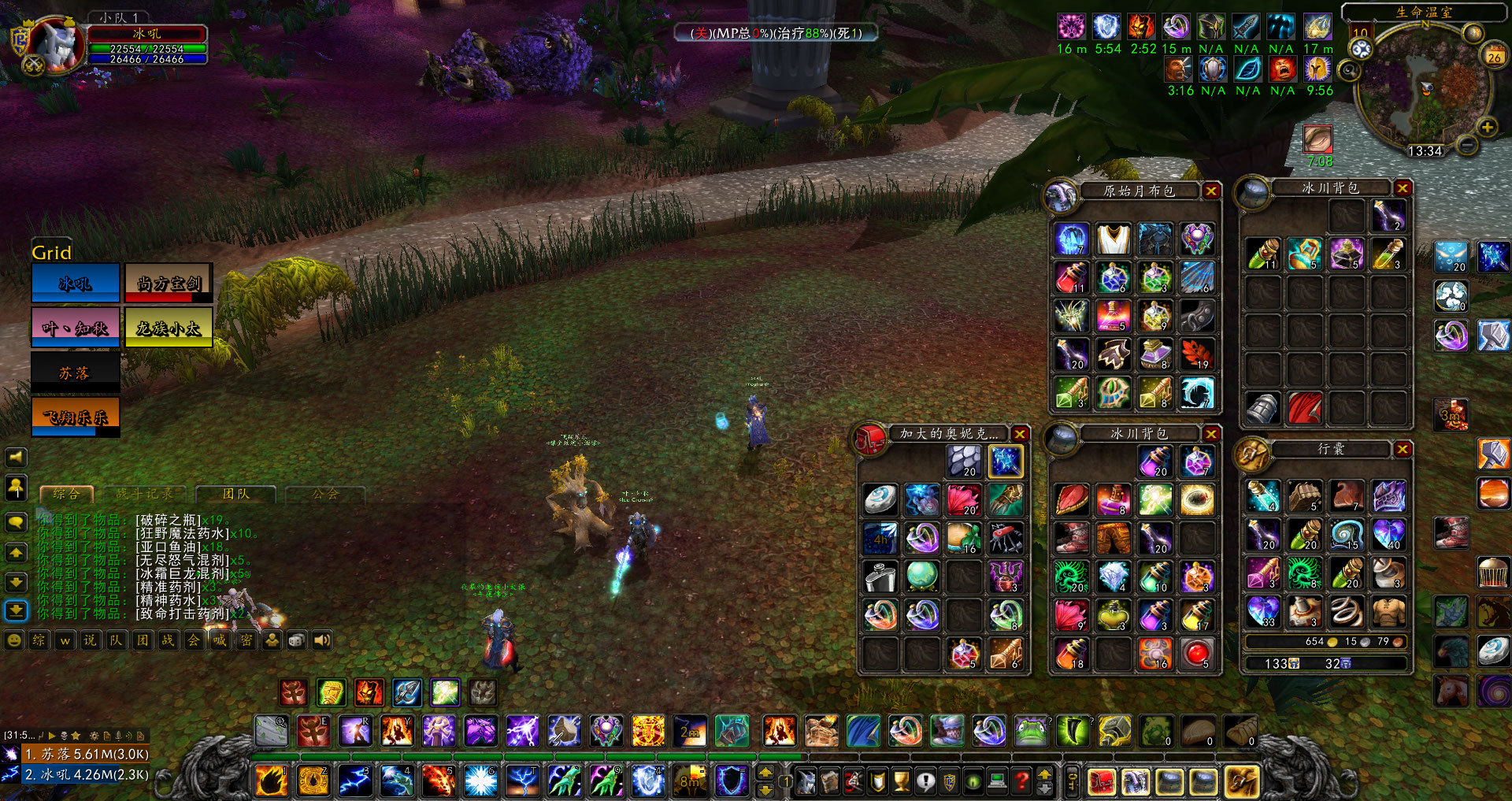Open the calendar button showing 26
The height and width of the screenshot is (801, 1512).
[x=1494, y=56]
